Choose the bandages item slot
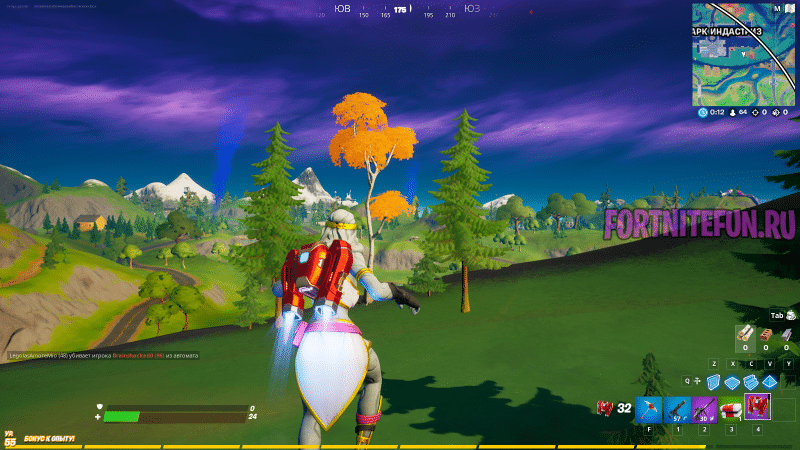This screenshot has height=450, width=800. 731,408
